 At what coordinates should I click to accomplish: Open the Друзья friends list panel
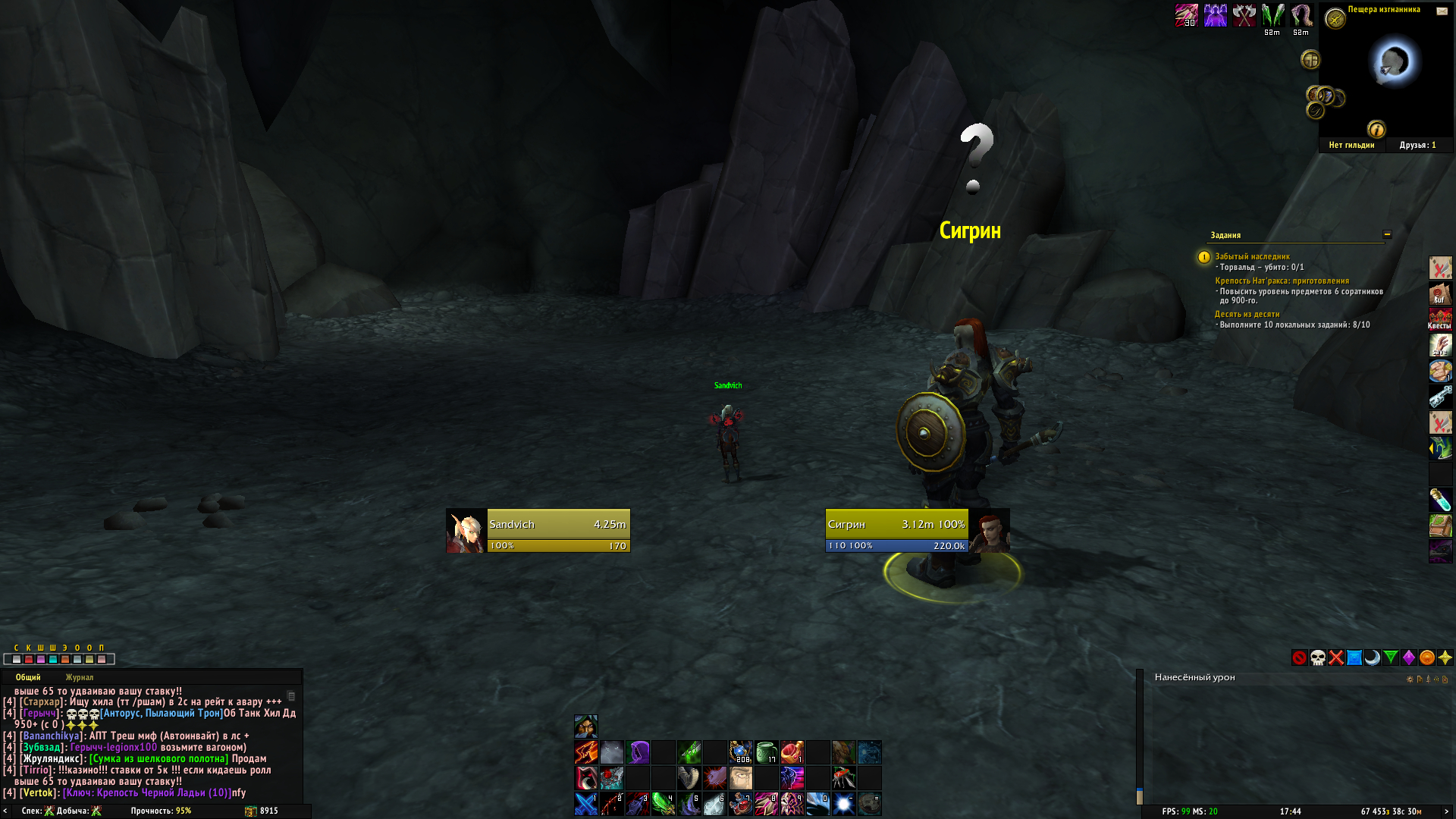tap(1417, 145)
